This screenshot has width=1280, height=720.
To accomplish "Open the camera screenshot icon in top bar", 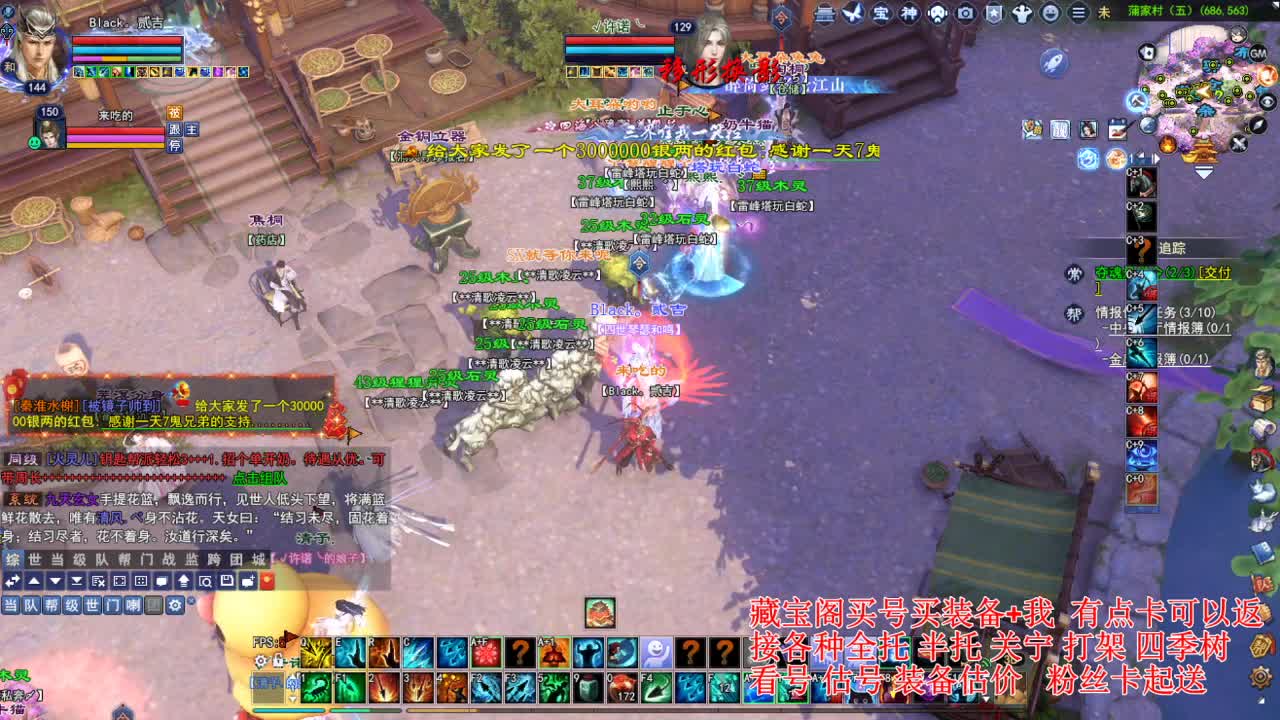I will 966,13.
